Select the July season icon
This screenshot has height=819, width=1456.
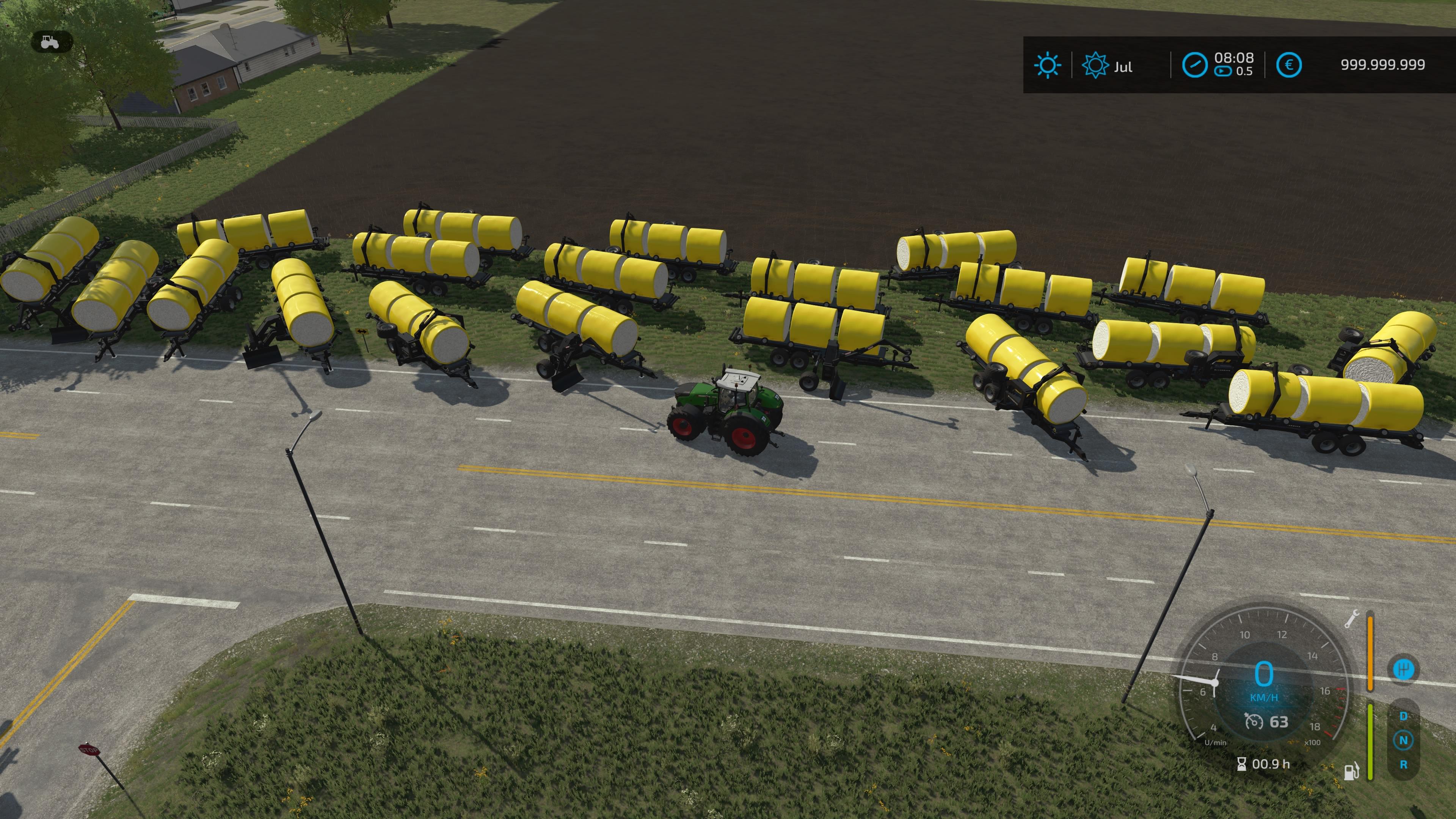(1095, 66)
